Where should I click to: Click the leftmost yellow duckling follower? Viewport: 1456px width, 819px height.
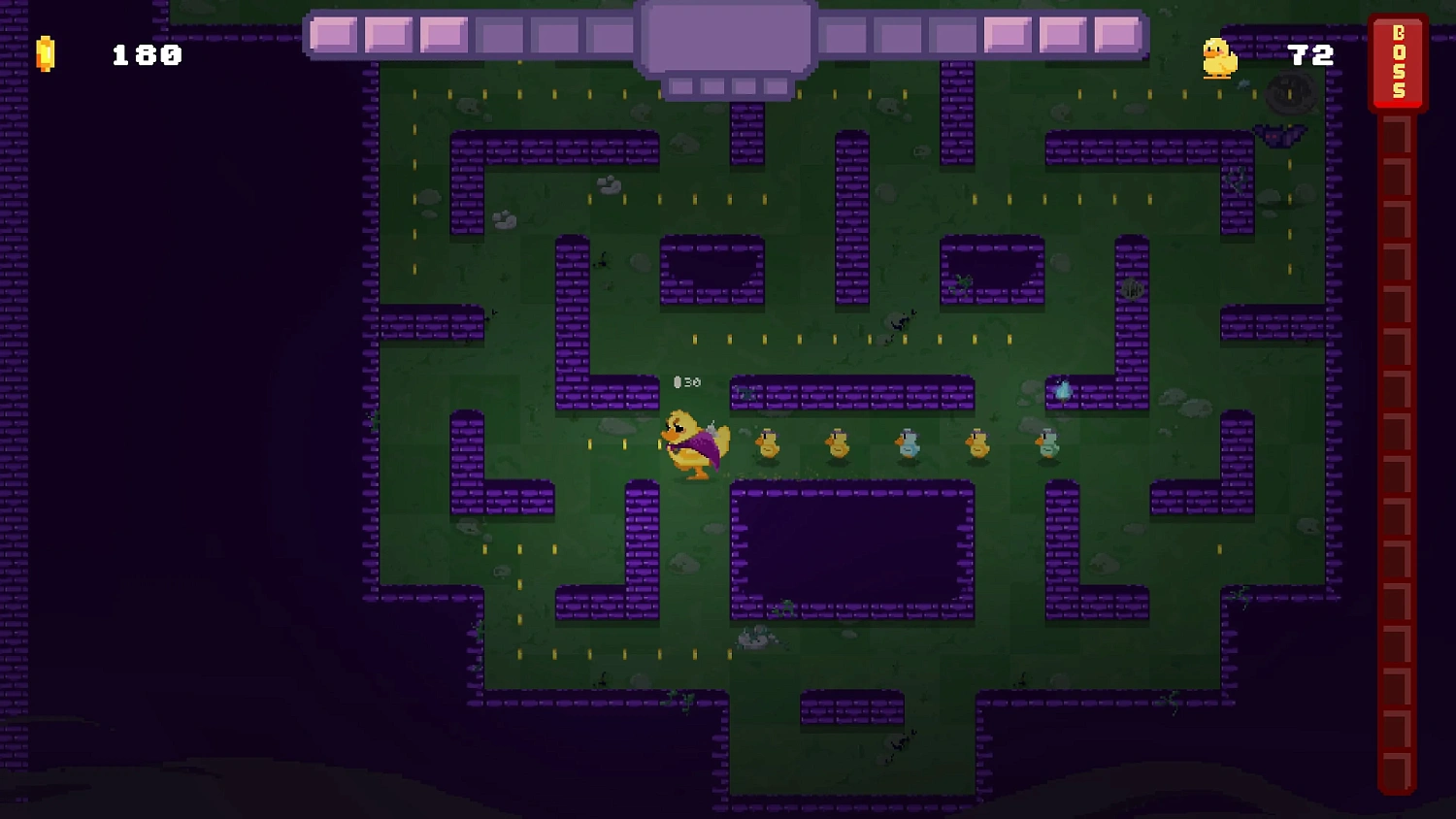[767, 446]
